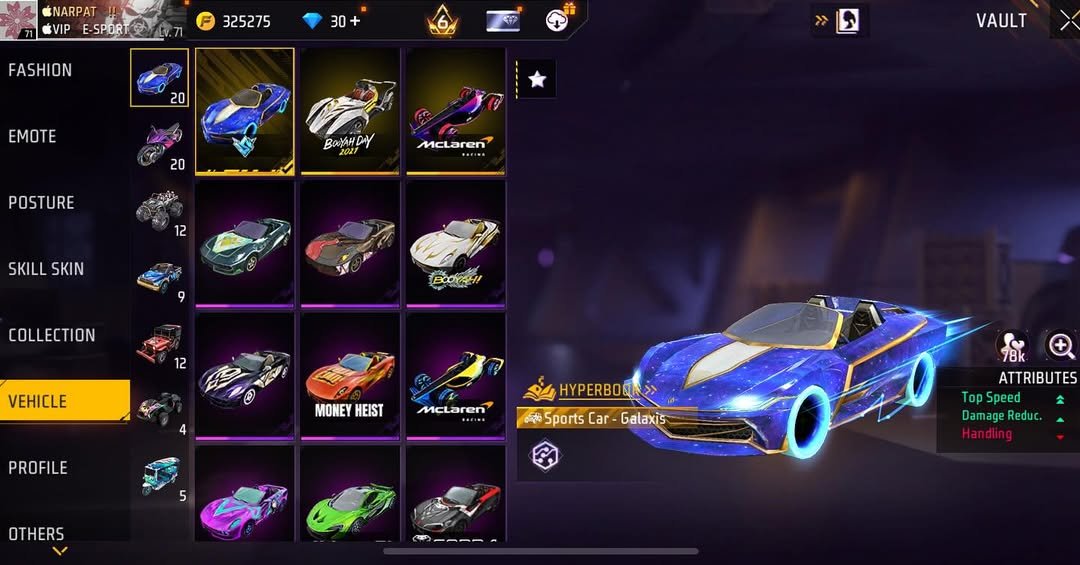Open the Profile category
The width and height of the screenshot is (1080, 565).
(37, 467)
